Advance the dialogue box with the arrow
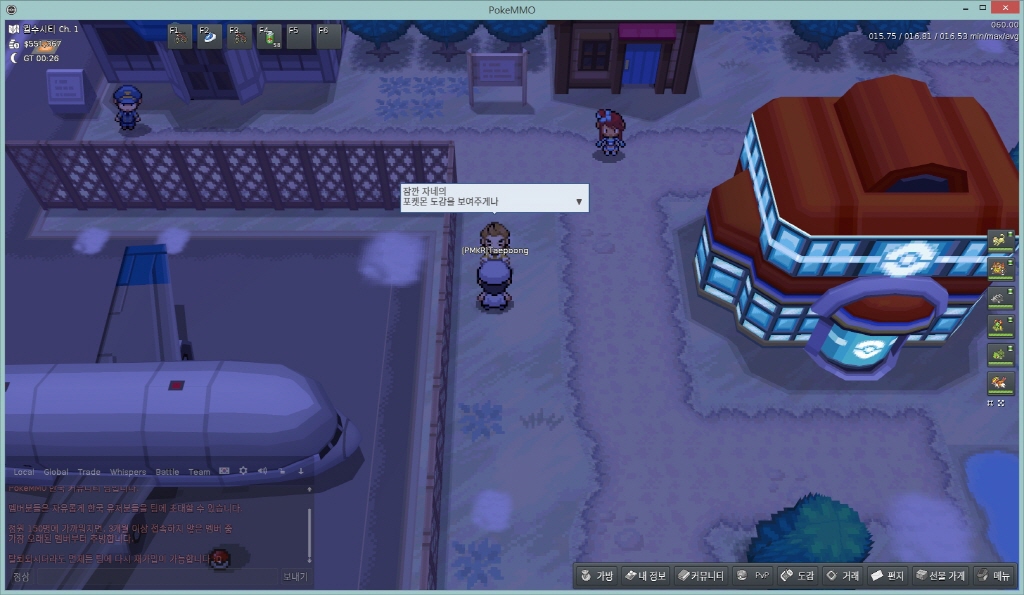The image size is (1024, 595). click(579, 201)
